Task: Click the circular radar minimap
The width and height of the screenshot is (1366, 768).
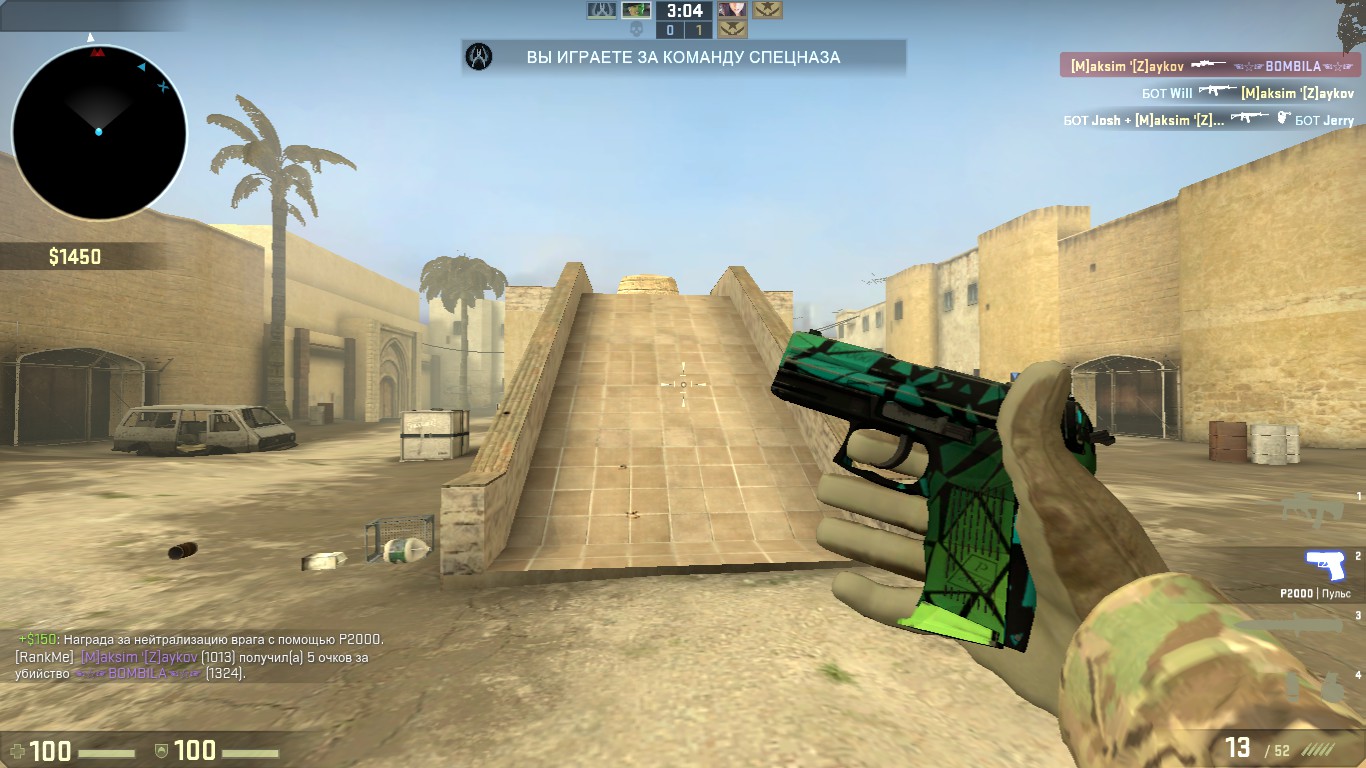Action: coord(99,132)
